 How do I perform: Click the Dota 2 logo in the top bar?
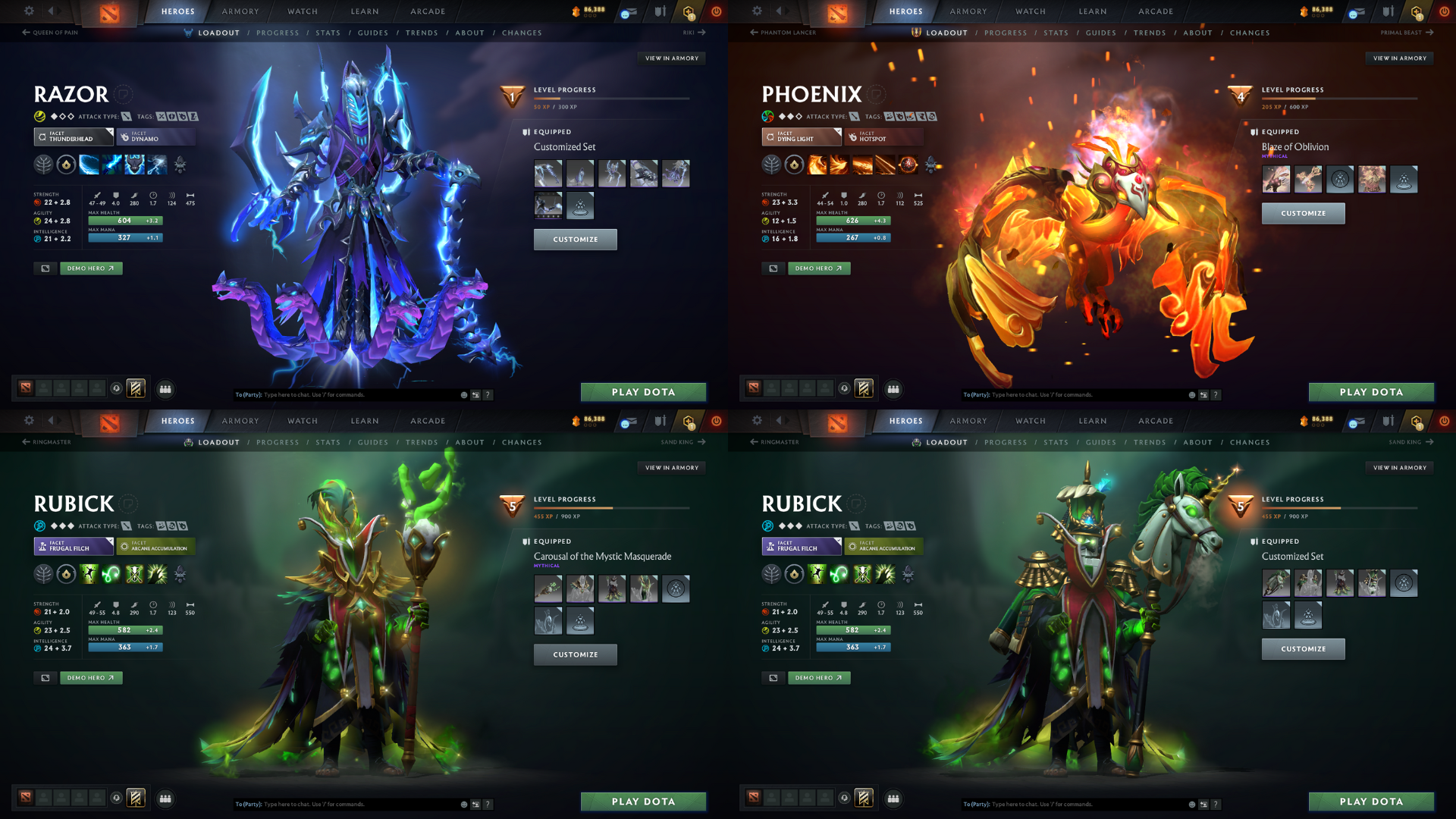click(x=109, y=12)
